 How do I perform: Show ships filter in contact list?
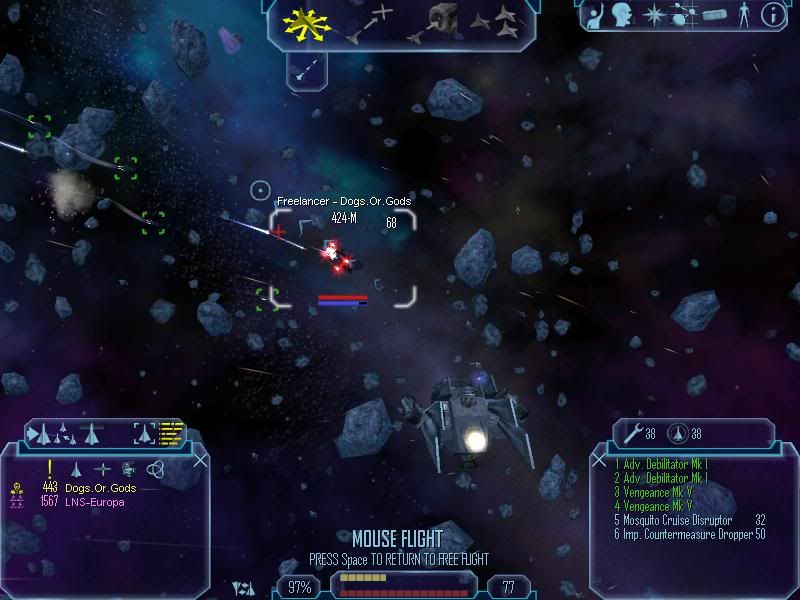point(78,468)
